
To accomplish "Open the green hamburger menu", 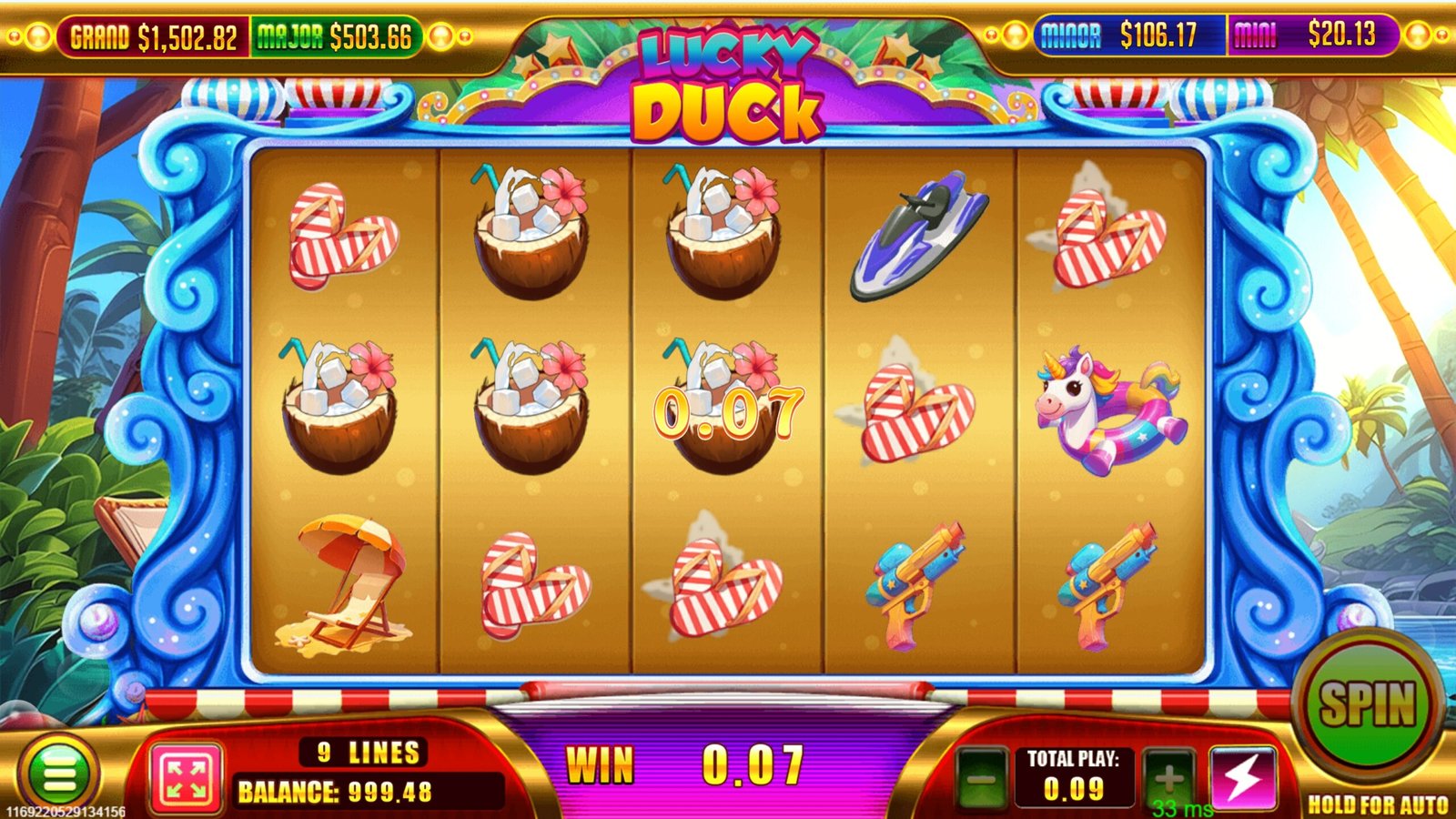I will pyautogui.click(x=59, y=774).
